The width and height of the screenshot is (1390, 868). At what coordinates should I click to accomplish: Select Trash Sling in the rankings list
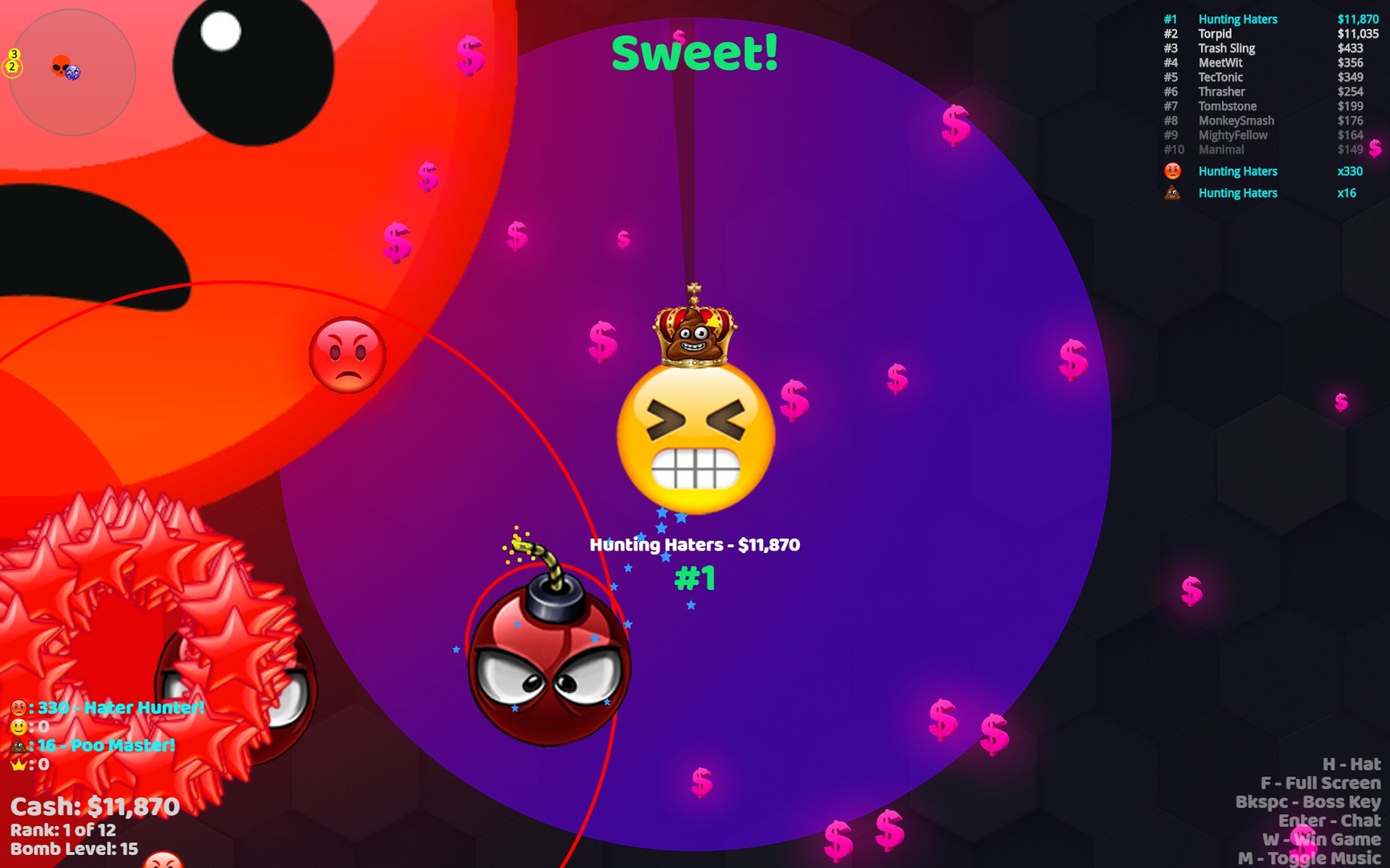coord(1226,48)
